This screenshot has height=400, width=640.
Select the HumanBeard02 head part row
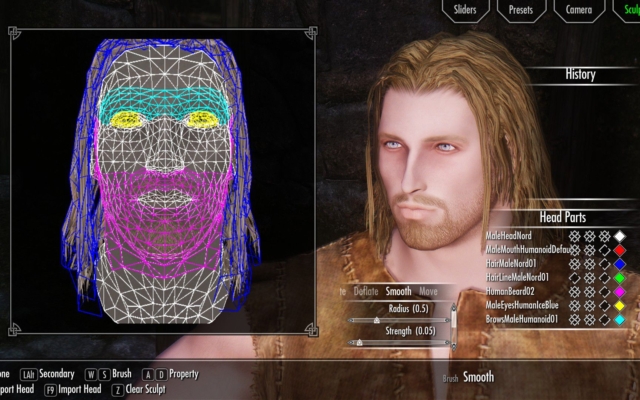pyautogui.click(x=510, y=291)
